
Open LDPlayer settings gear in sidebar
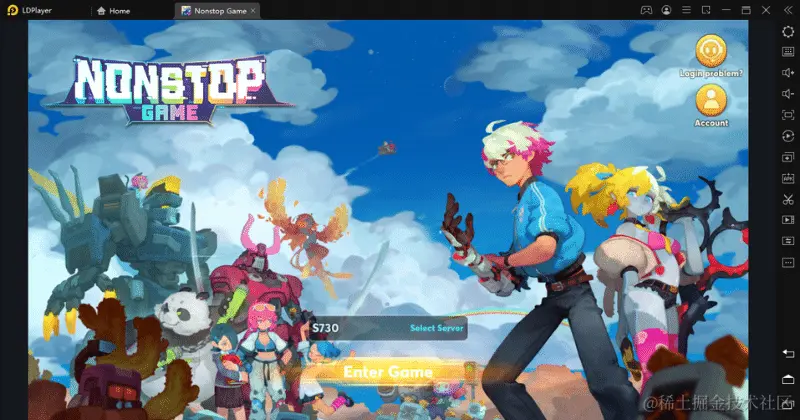788,32
